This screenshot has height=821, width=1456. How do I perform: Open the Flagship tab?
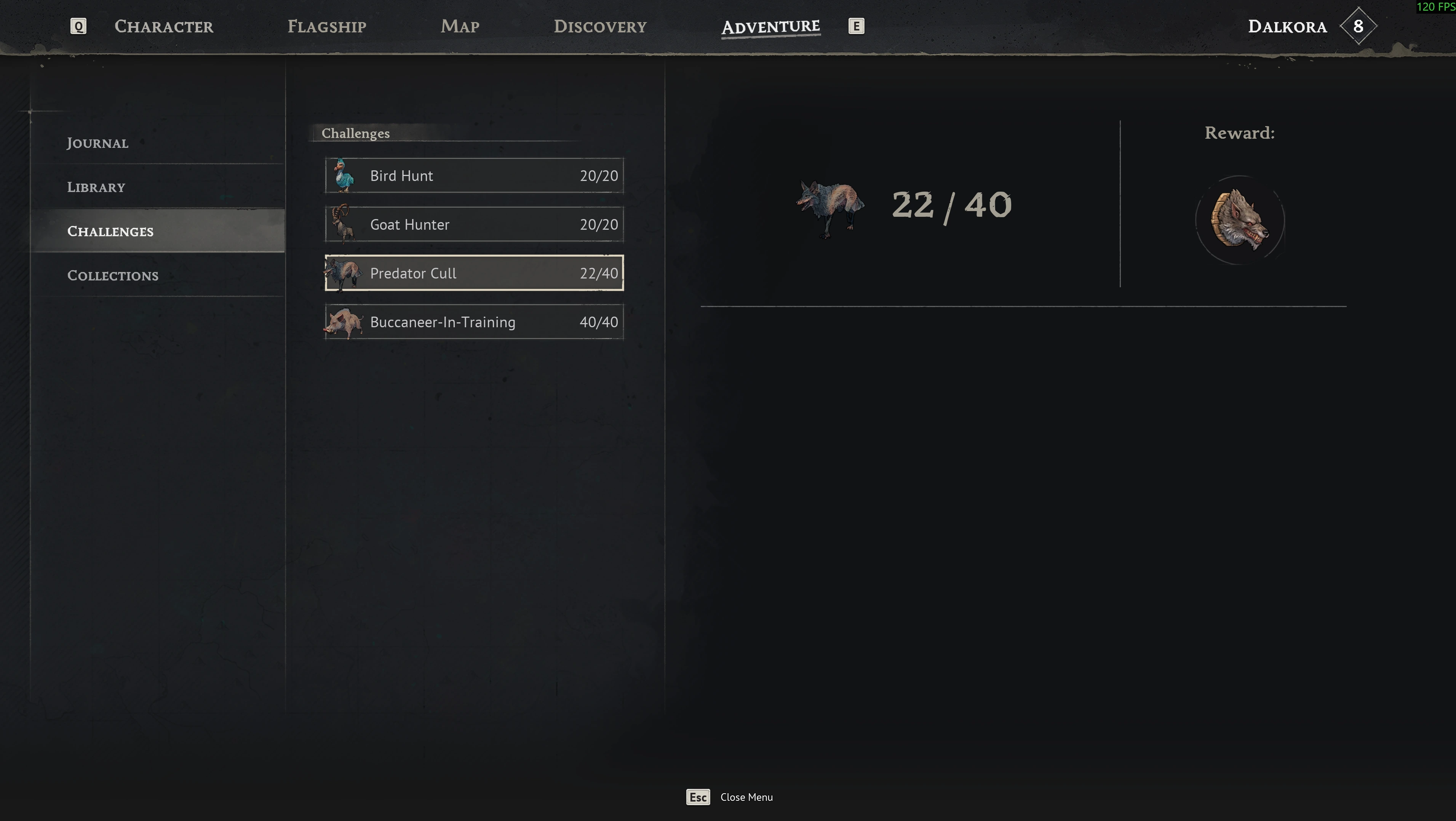click(327, 27)
